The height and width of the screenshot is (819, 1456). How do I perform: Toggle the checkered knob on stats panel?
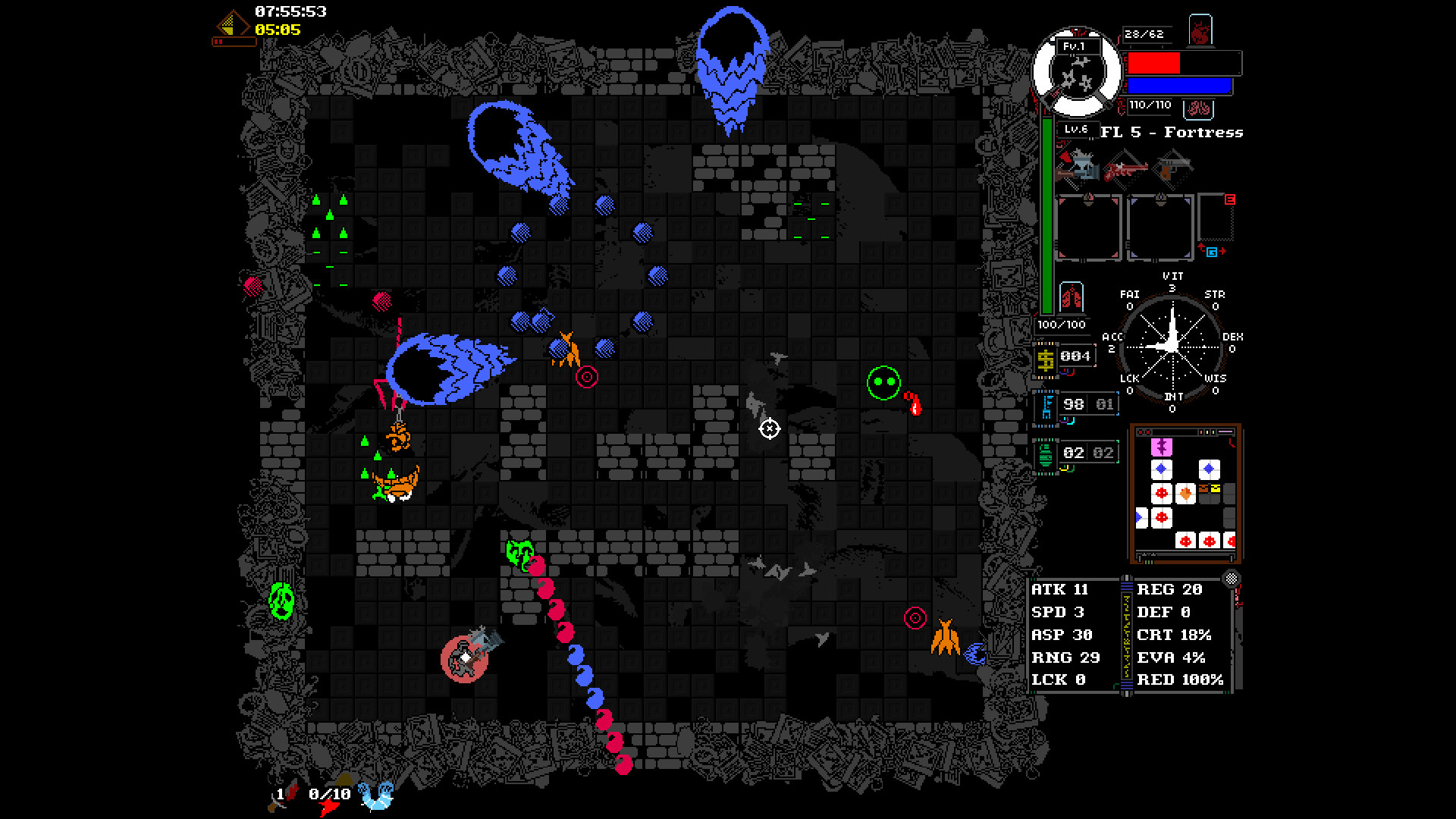[x=1232, y=579]
